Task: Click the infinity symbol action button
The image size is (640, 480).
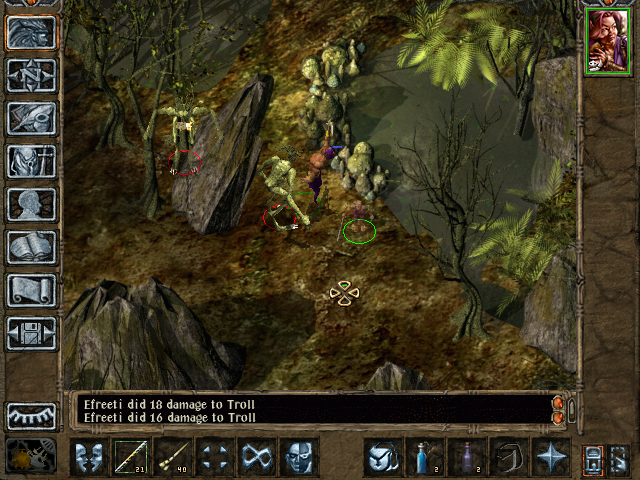Action: 256,457
